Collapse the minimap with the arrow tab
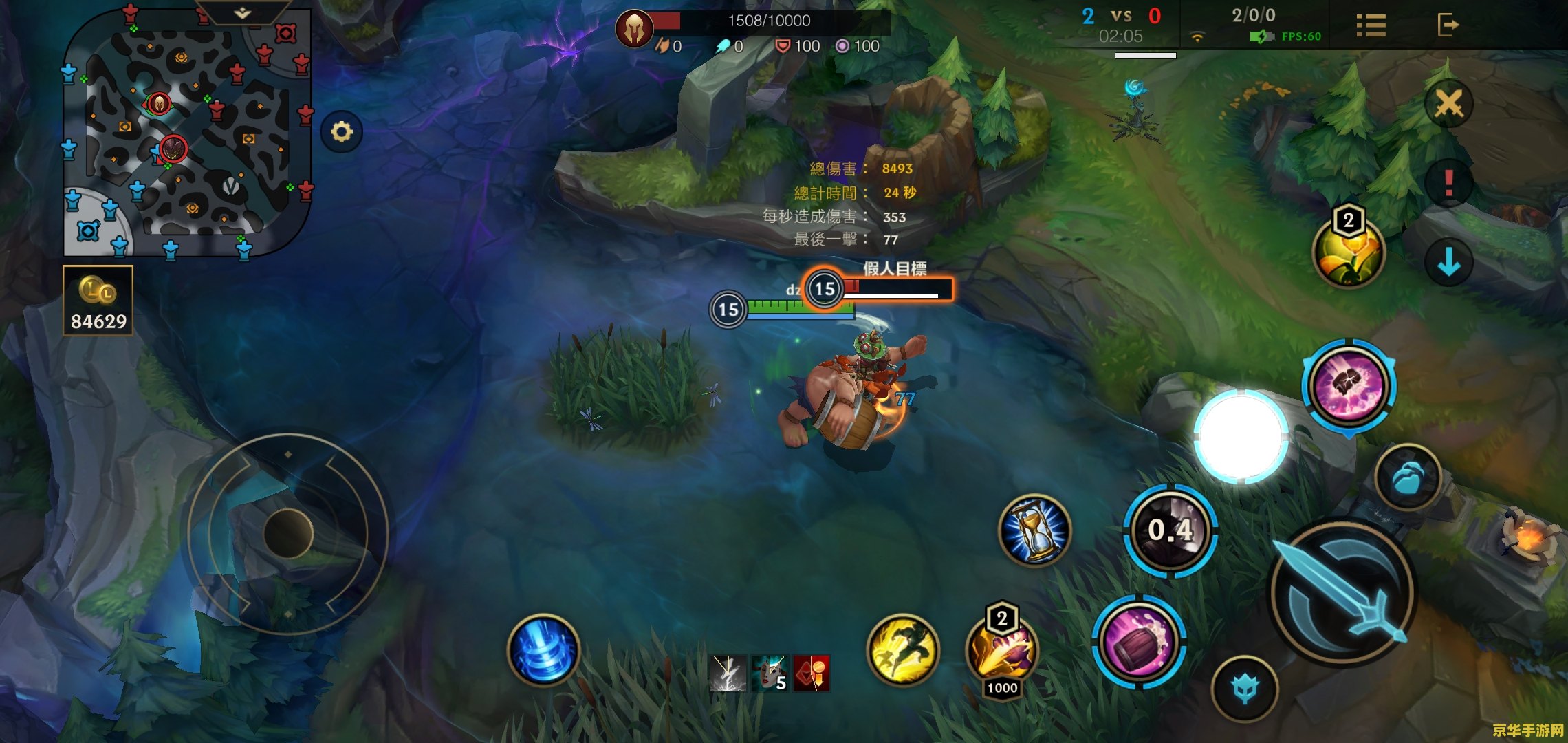Image resolution: width=1568 pixels, height=743 pixels. (242, 13)
